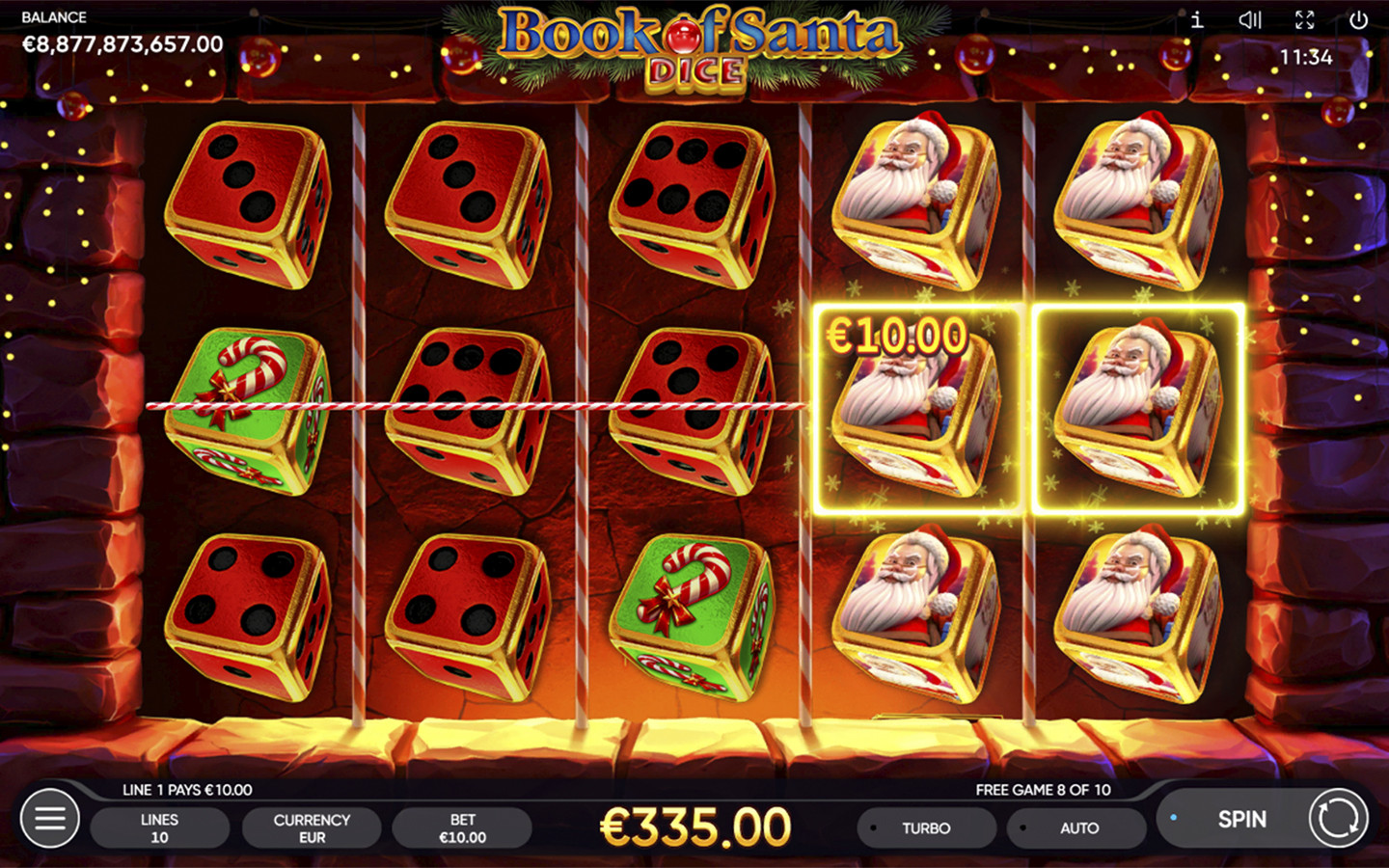Mute the game sound
Image resolution: width=1389 pixels, height=868 pixels.
[1250, 20]
